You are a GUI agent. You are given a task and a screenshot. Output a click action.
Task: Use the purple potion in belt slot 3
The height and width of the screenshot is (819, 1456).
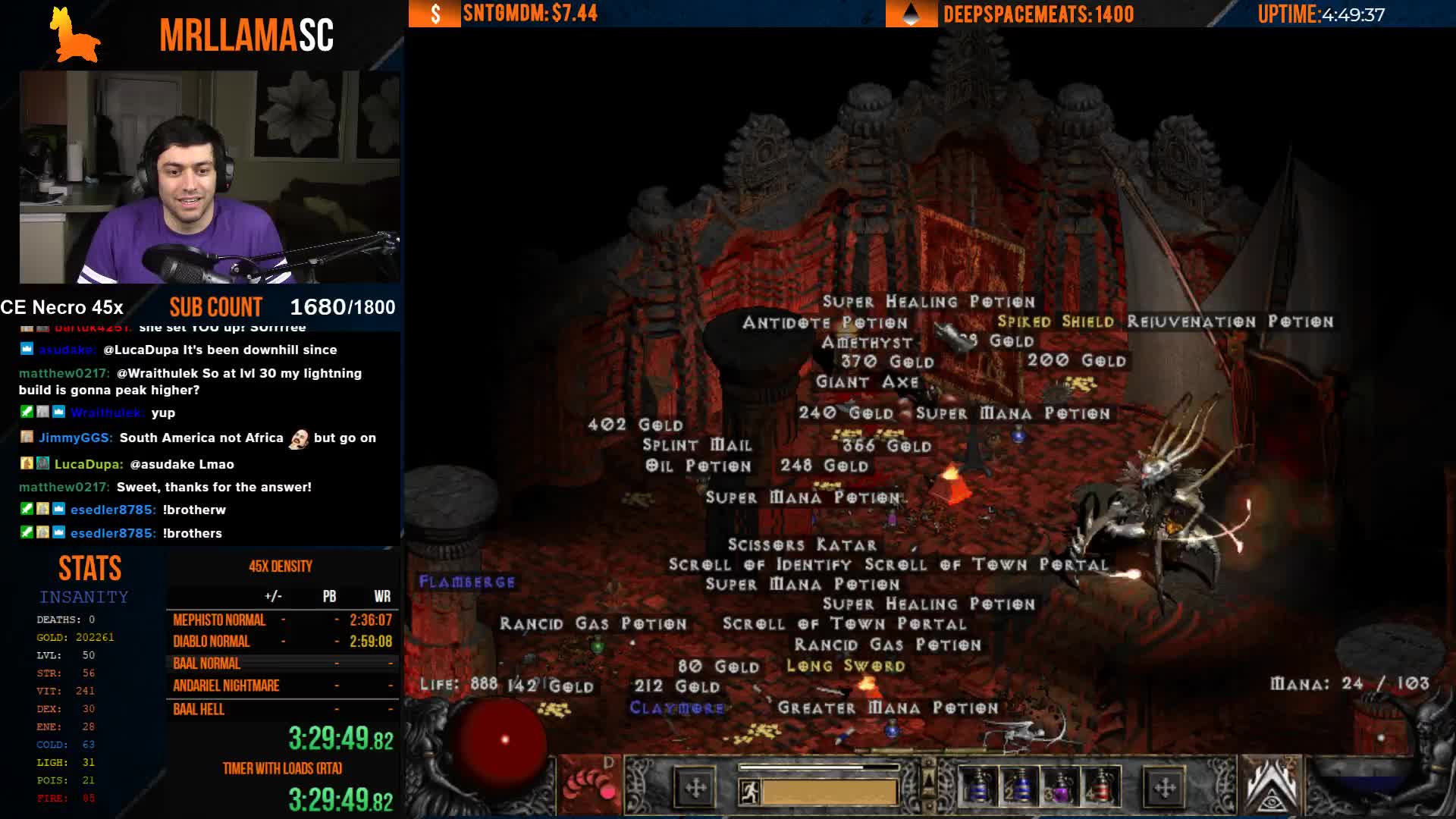click(x=1059, y=788)
